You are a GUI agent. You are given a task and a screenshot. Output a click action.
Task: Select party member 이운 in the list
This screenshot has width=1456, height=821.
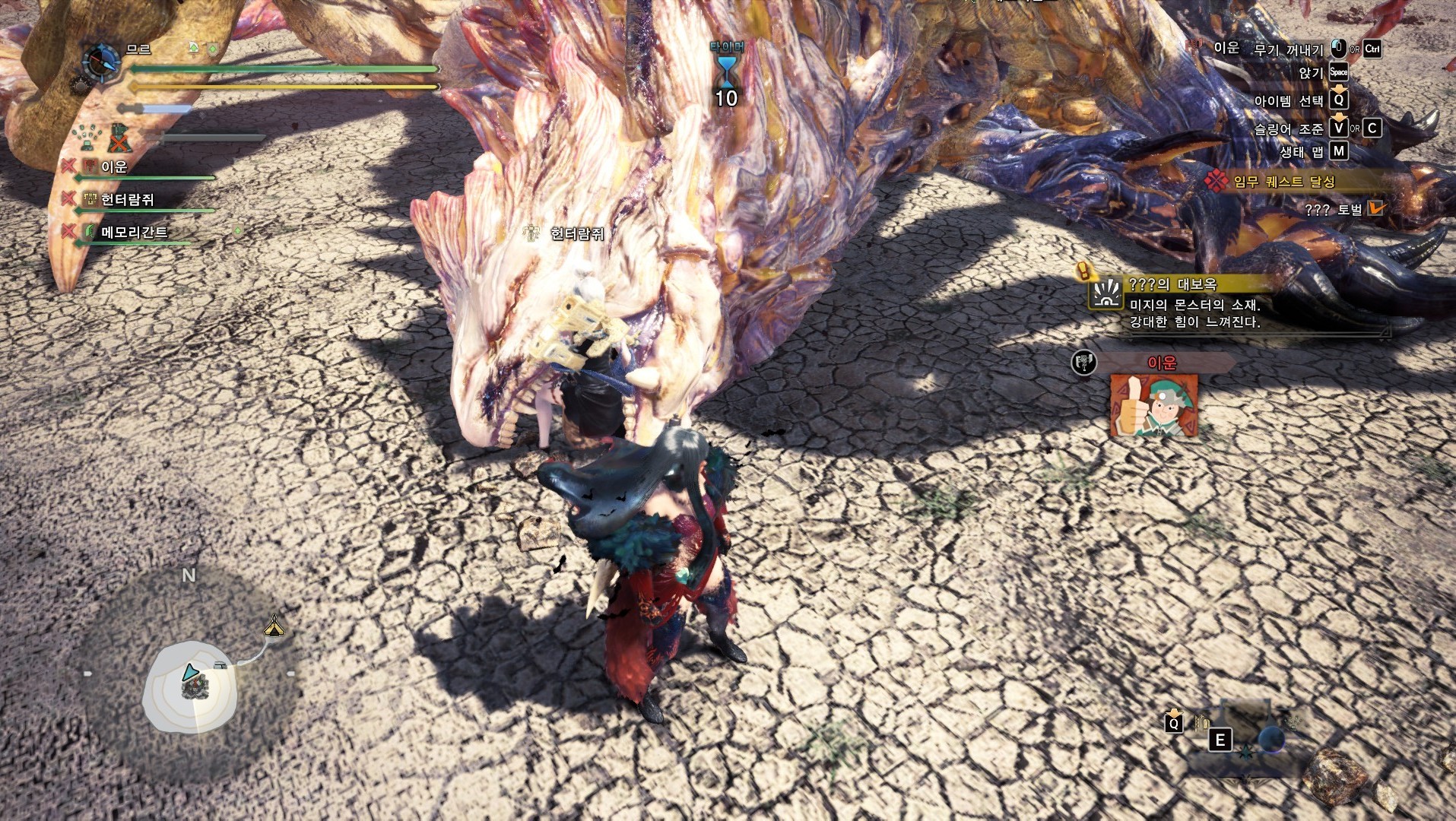(114, 166)
